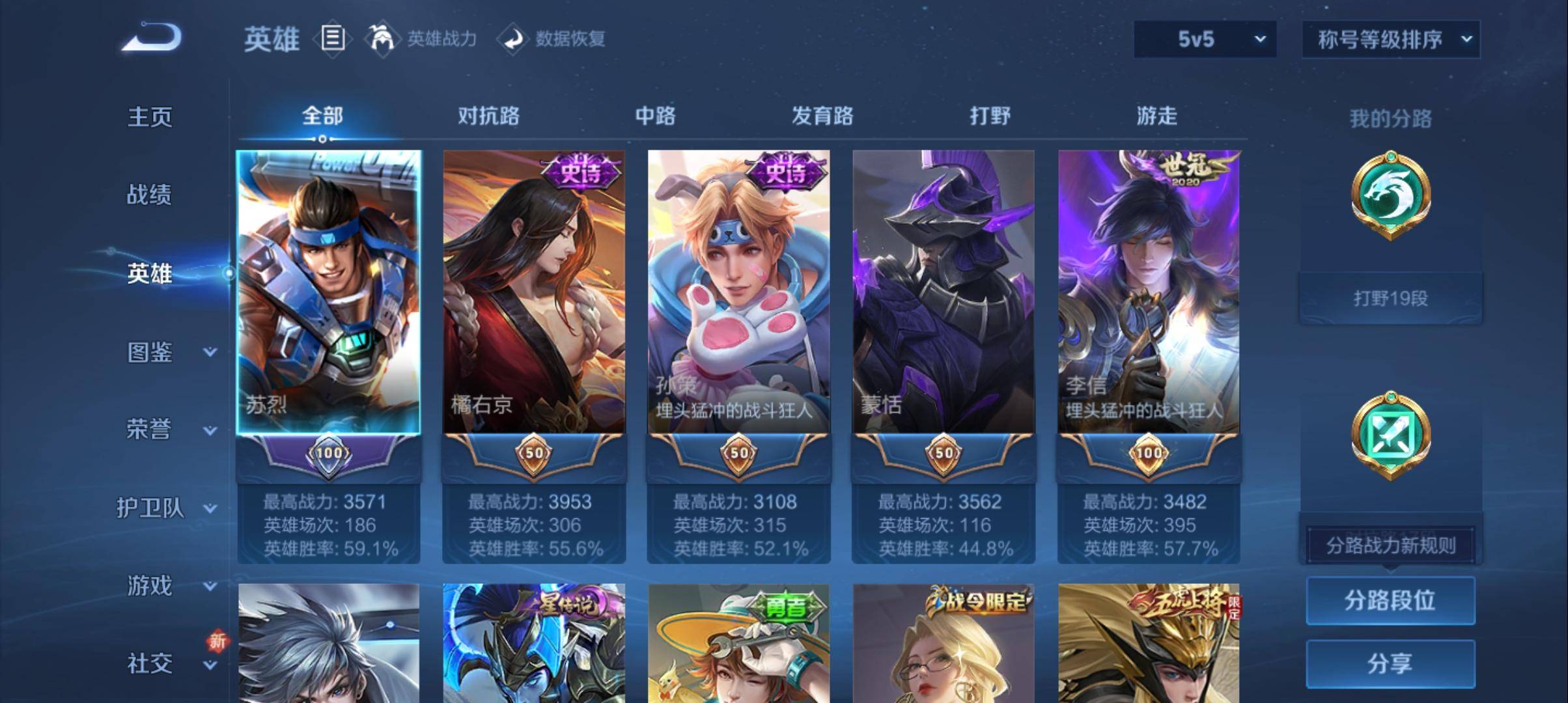The image size is (1568, 703).
Task: Select the 游走 roaming tab
Action: click(x=1156, y=116)
